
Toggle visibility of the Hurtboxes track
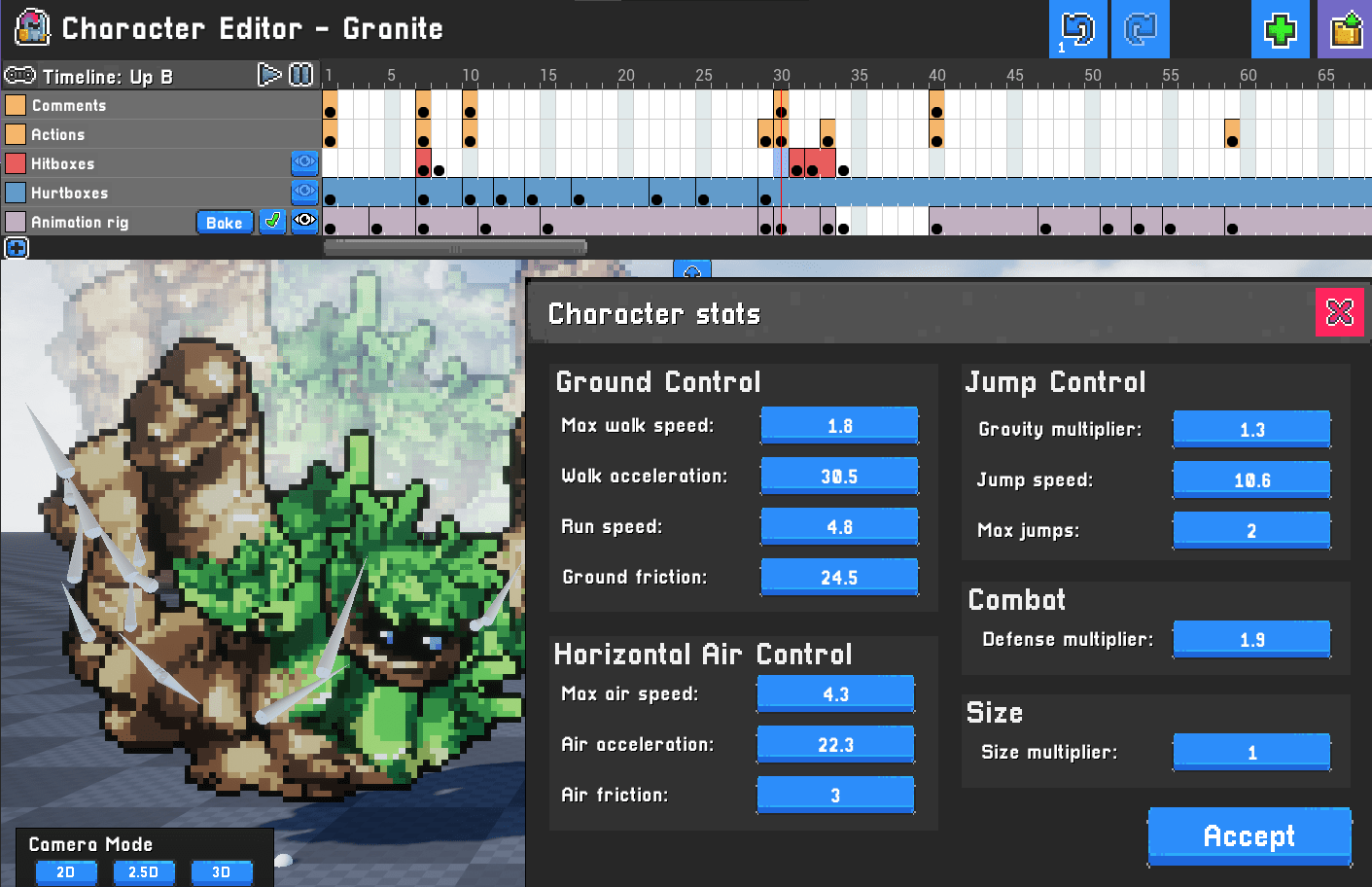click(x=304, y=193)
